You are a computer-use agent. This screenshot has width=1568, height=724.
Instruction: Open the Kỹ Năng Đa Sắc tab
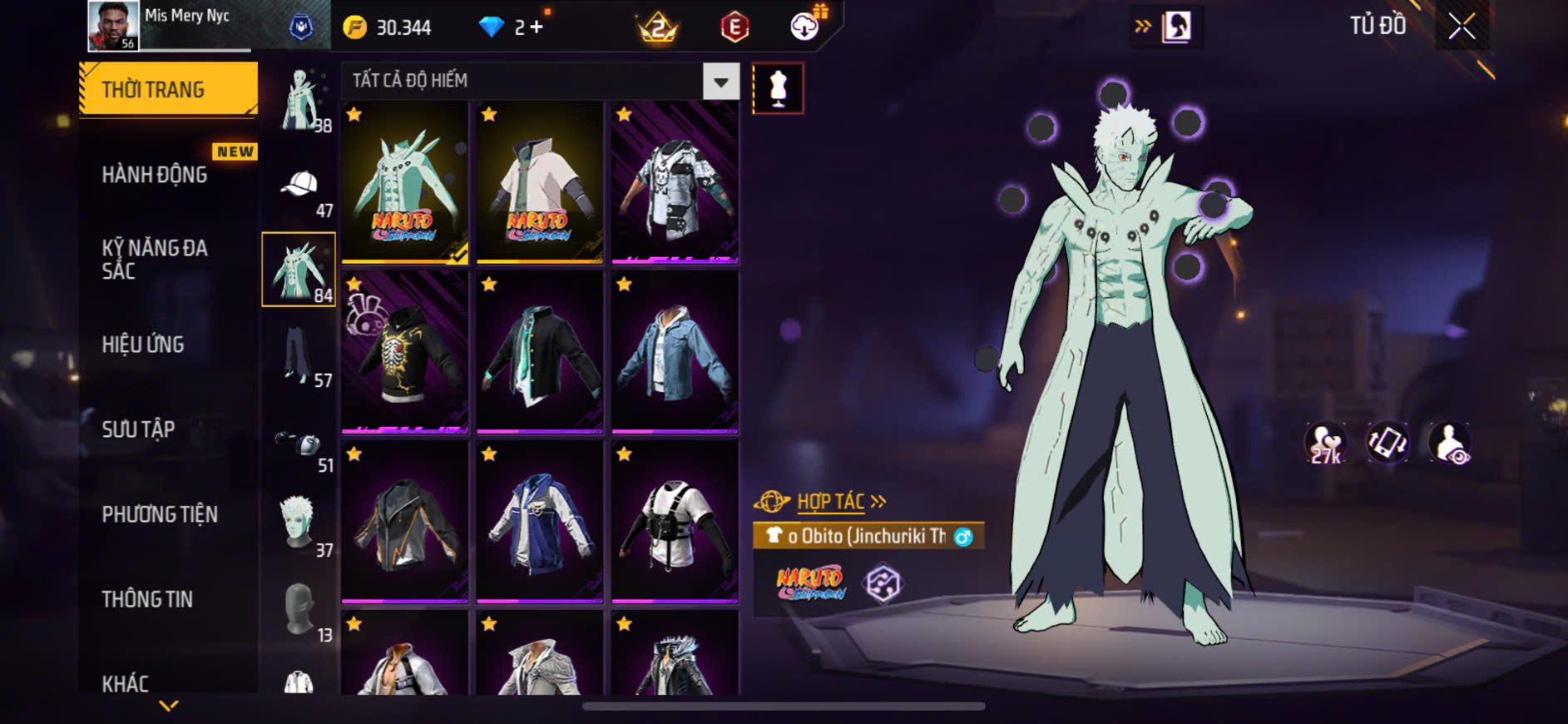point(155,259)
